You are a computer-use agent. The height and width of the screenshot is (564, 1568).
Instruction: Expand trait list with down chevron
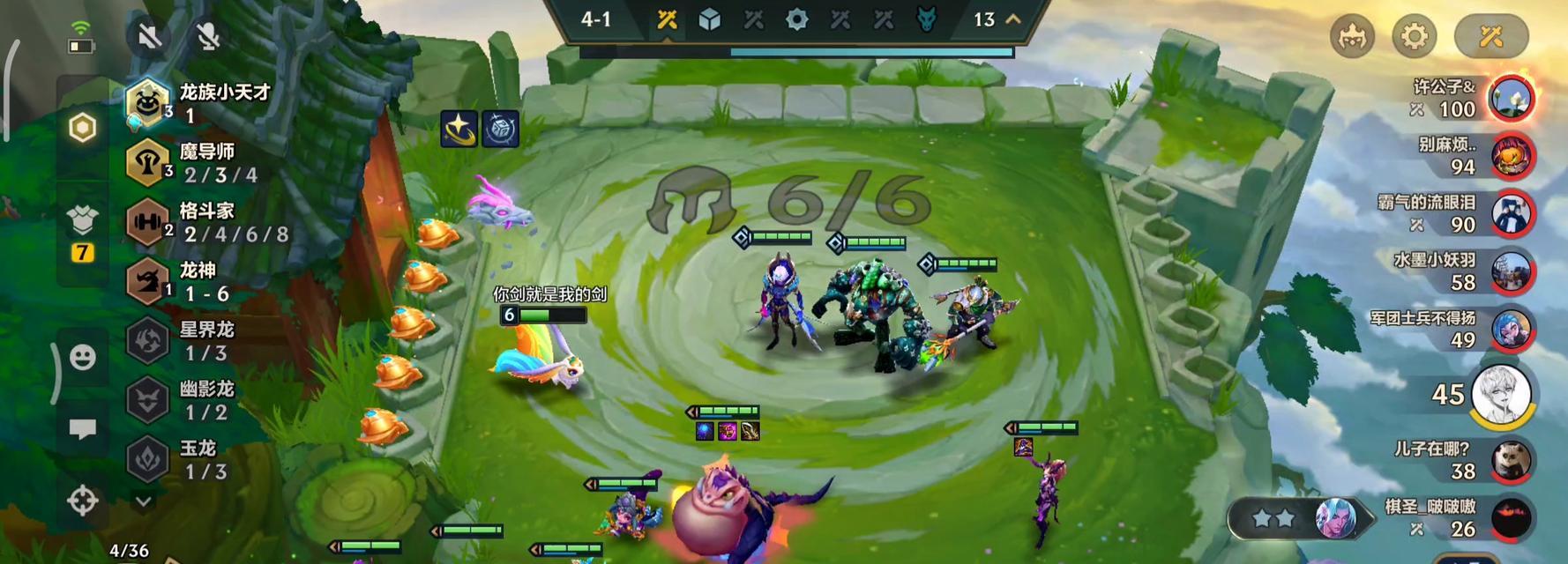point(144,501)
